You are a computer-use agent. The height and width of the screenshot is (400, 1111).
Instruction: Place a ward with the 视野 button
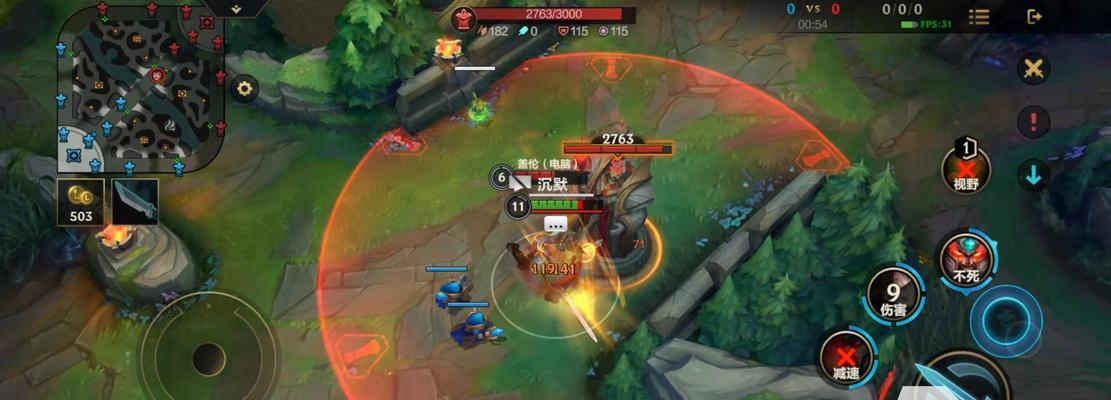pos(966,170)
